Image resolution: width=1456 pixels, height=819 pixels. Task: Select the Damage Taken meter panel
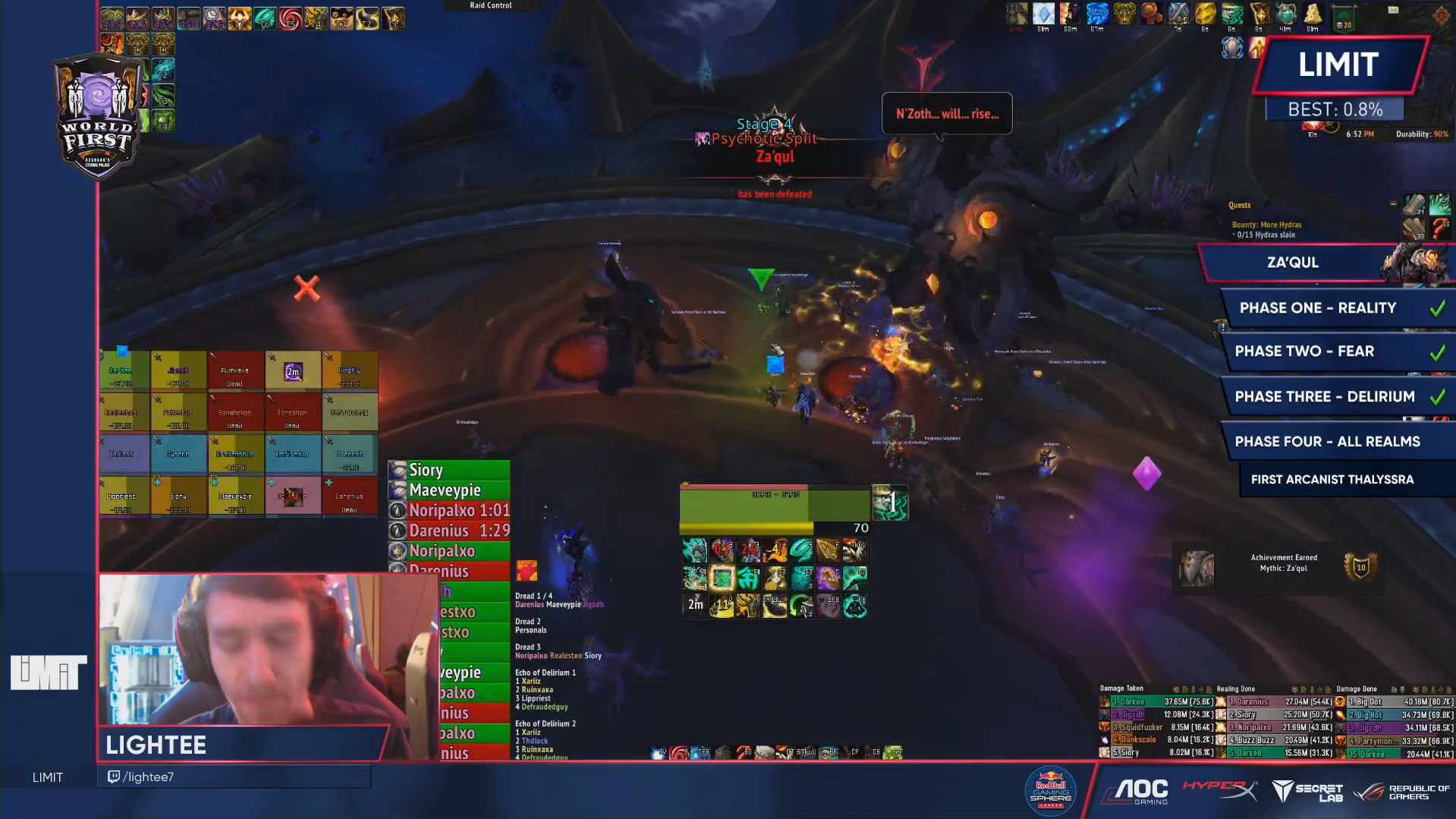coord(1121,688)
